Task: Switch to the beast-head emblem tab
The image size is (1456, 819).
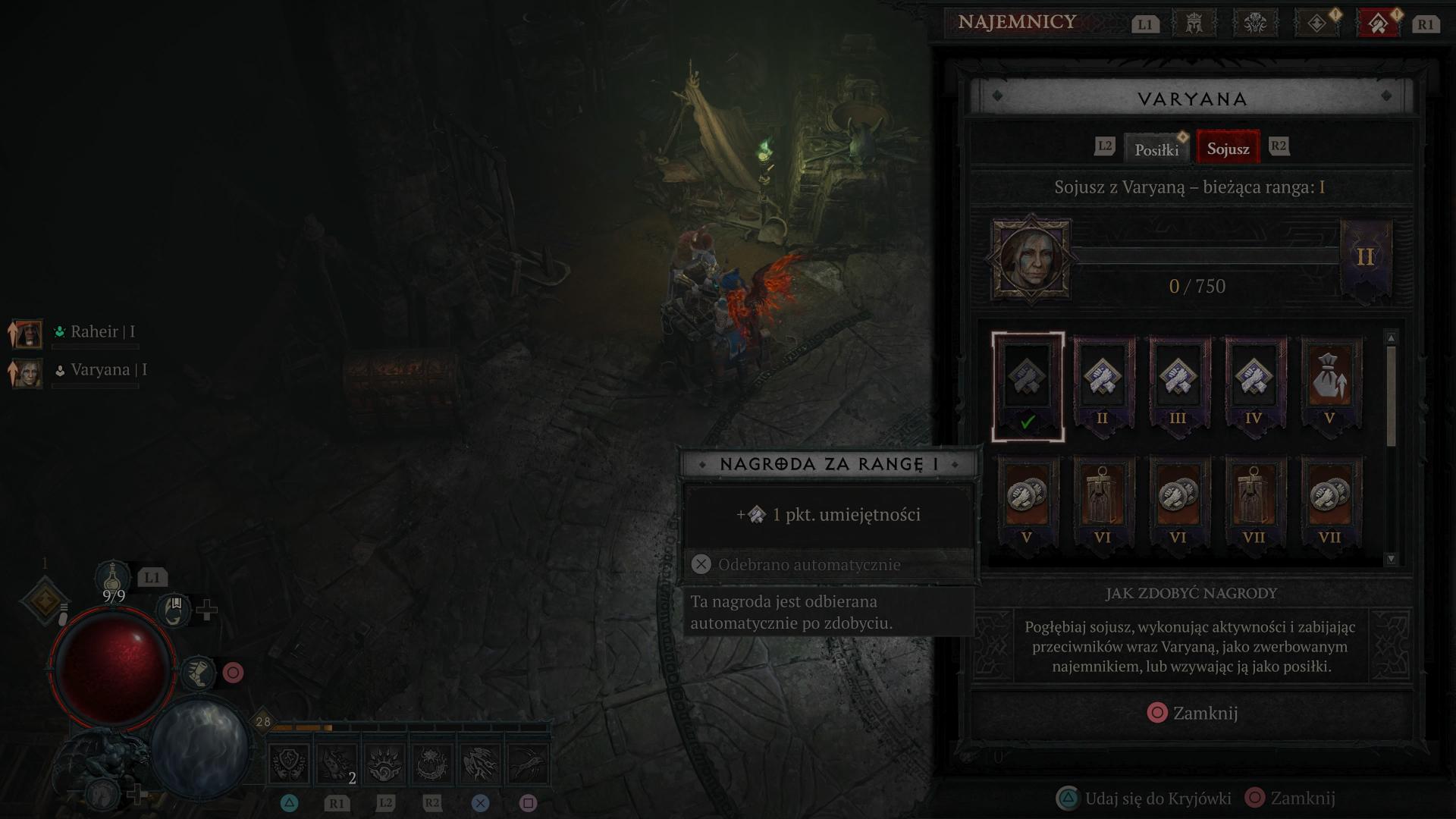Action: pyautogui.click(x=1255, y=24)
